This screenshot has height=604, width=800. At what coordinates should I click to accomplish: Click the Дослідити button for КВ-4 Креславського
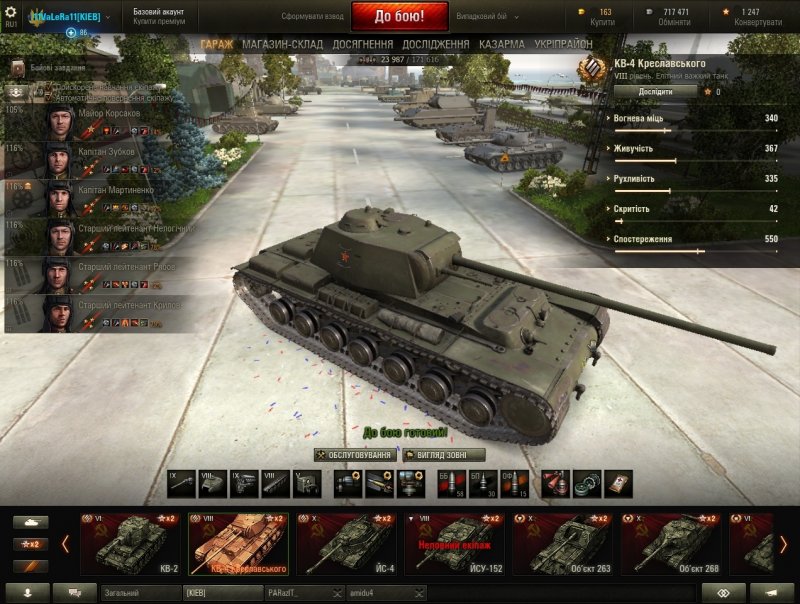coord(655,91)
